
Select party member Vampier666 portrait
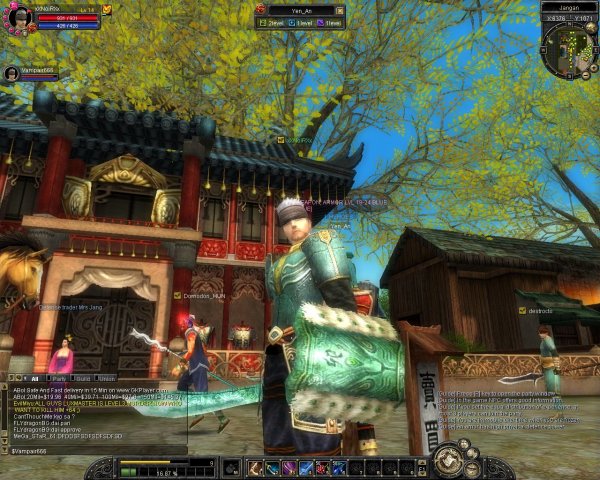pyautogui.click(x=11, y=73)
